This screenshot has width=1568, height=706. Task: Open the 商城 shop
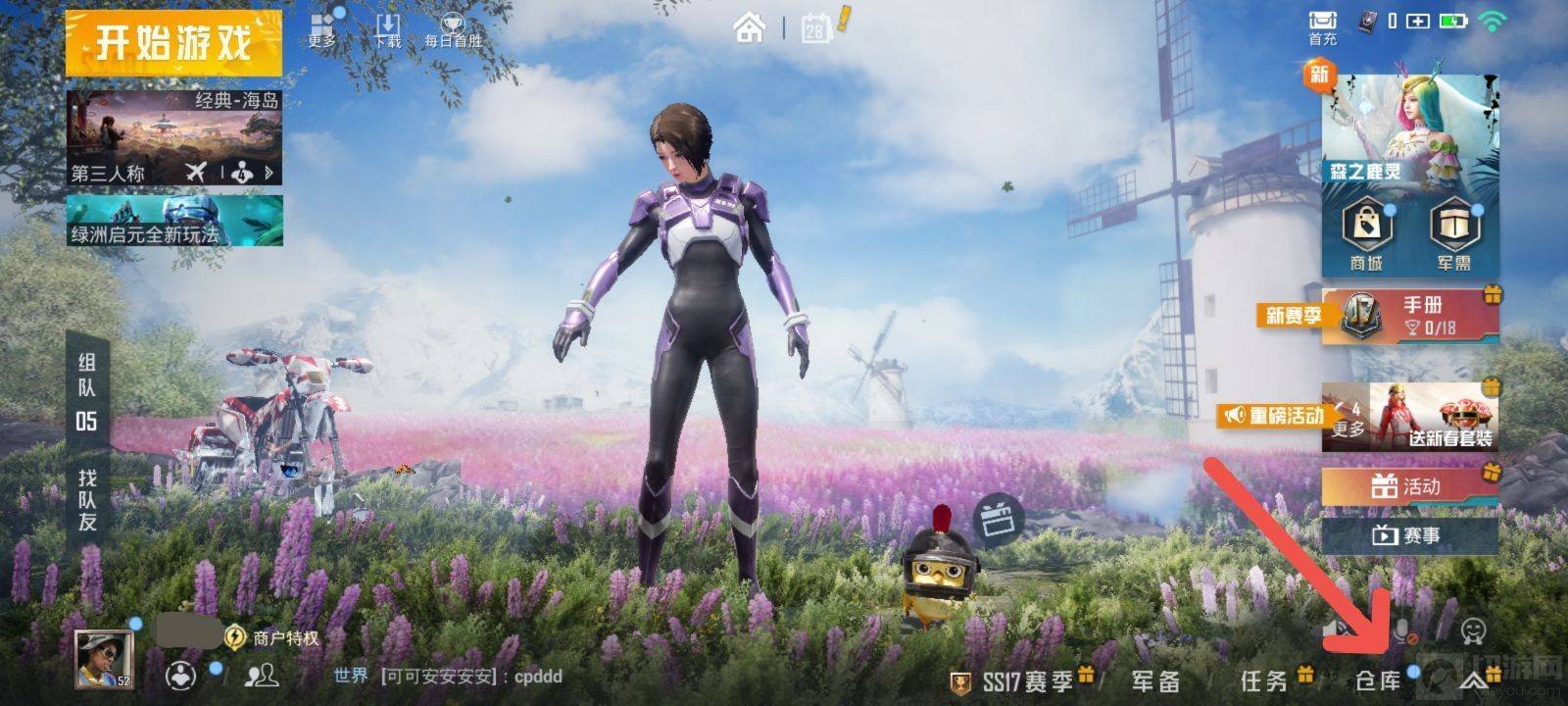1366,235
